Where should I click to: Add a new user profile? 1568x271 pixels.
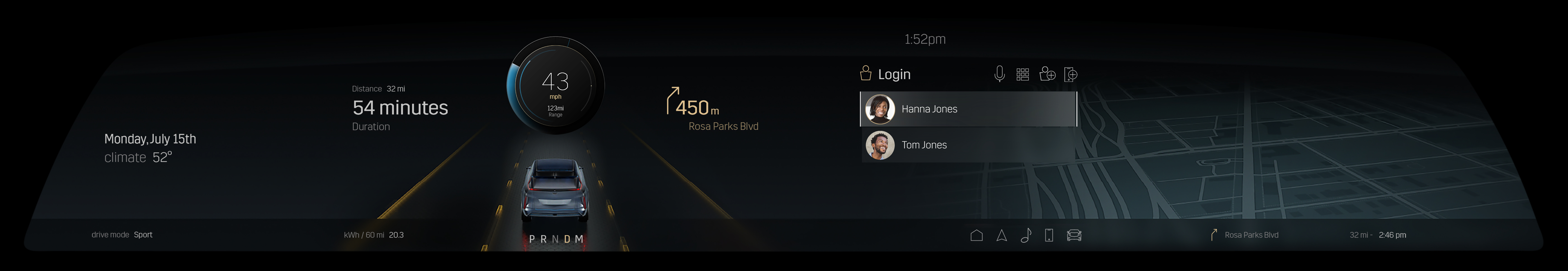1047,74
